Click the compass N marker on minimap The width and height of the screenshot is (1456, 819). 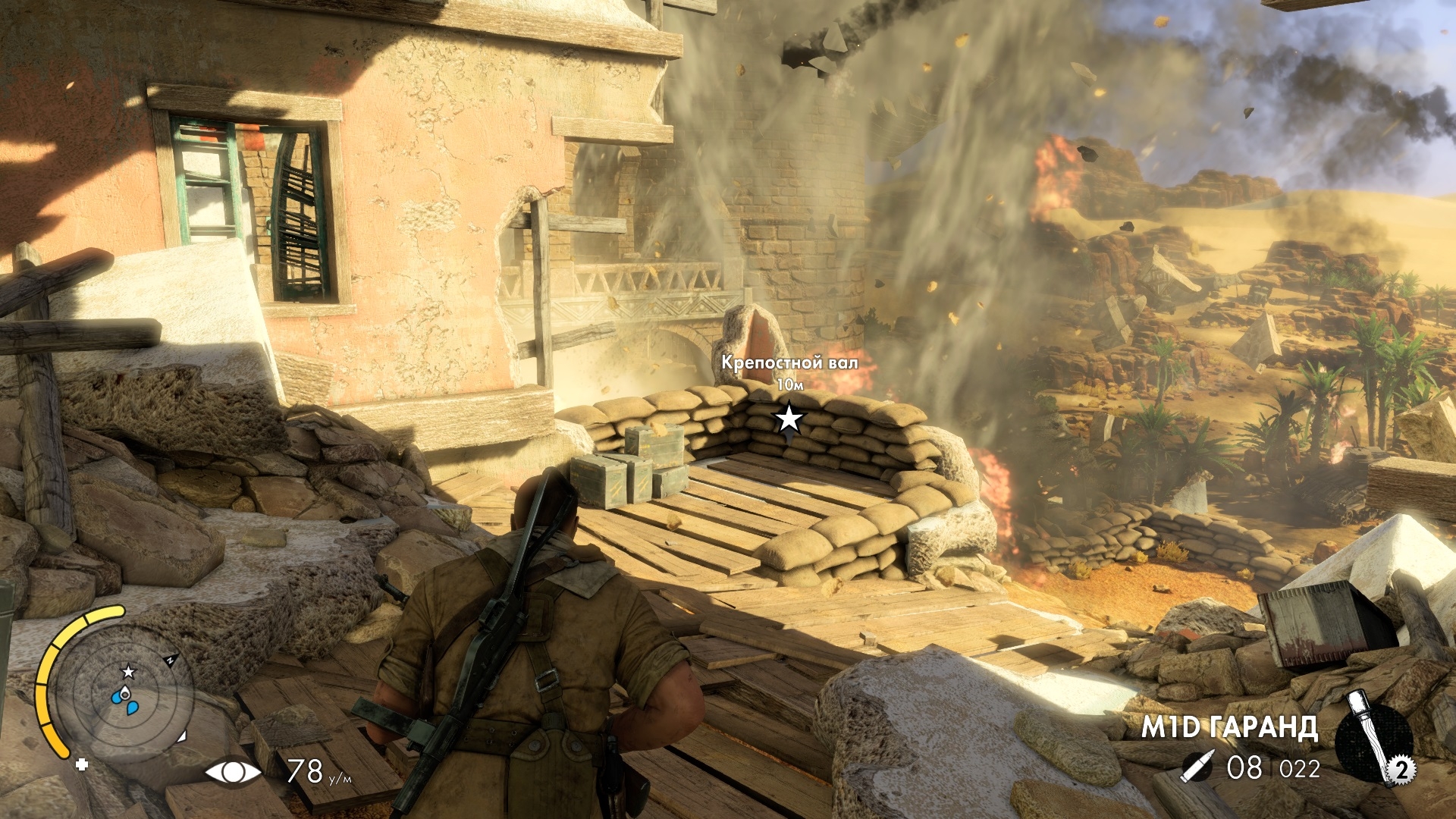pos(171,657)
